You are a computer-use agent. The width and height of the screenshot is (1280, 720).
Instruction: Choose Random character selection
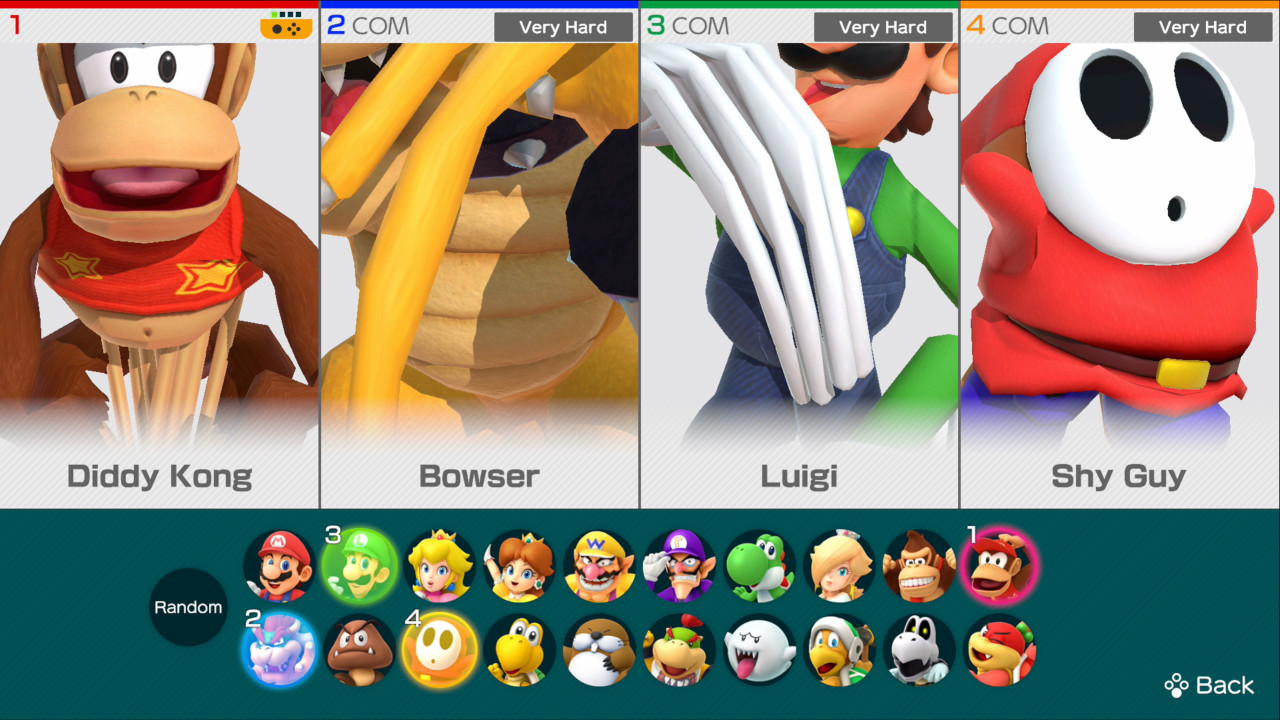pos(188,606)
